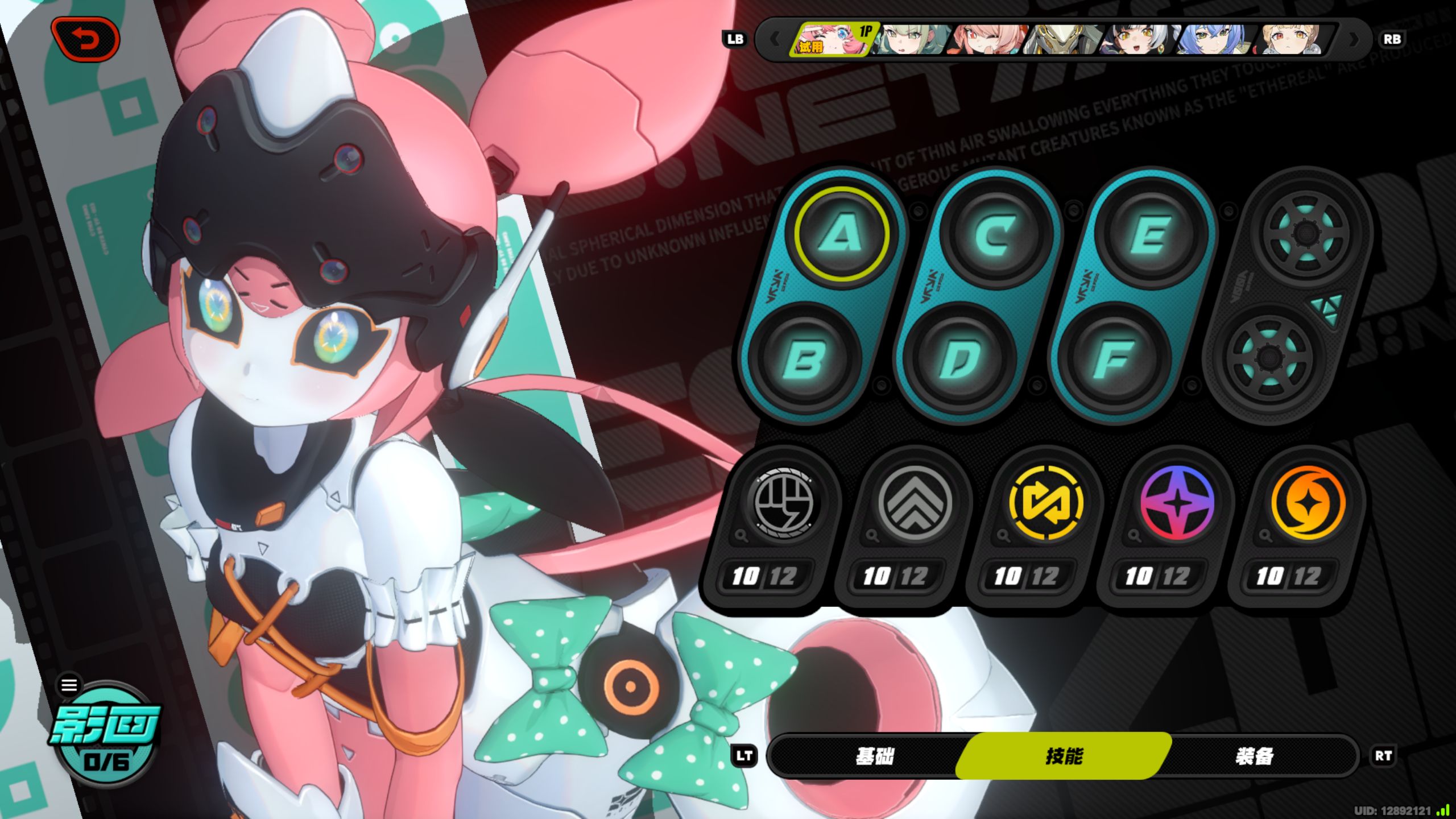Open the purple star special attack skill
The width and height of the screenshot is (1456, 819).
pos(1177,503)
